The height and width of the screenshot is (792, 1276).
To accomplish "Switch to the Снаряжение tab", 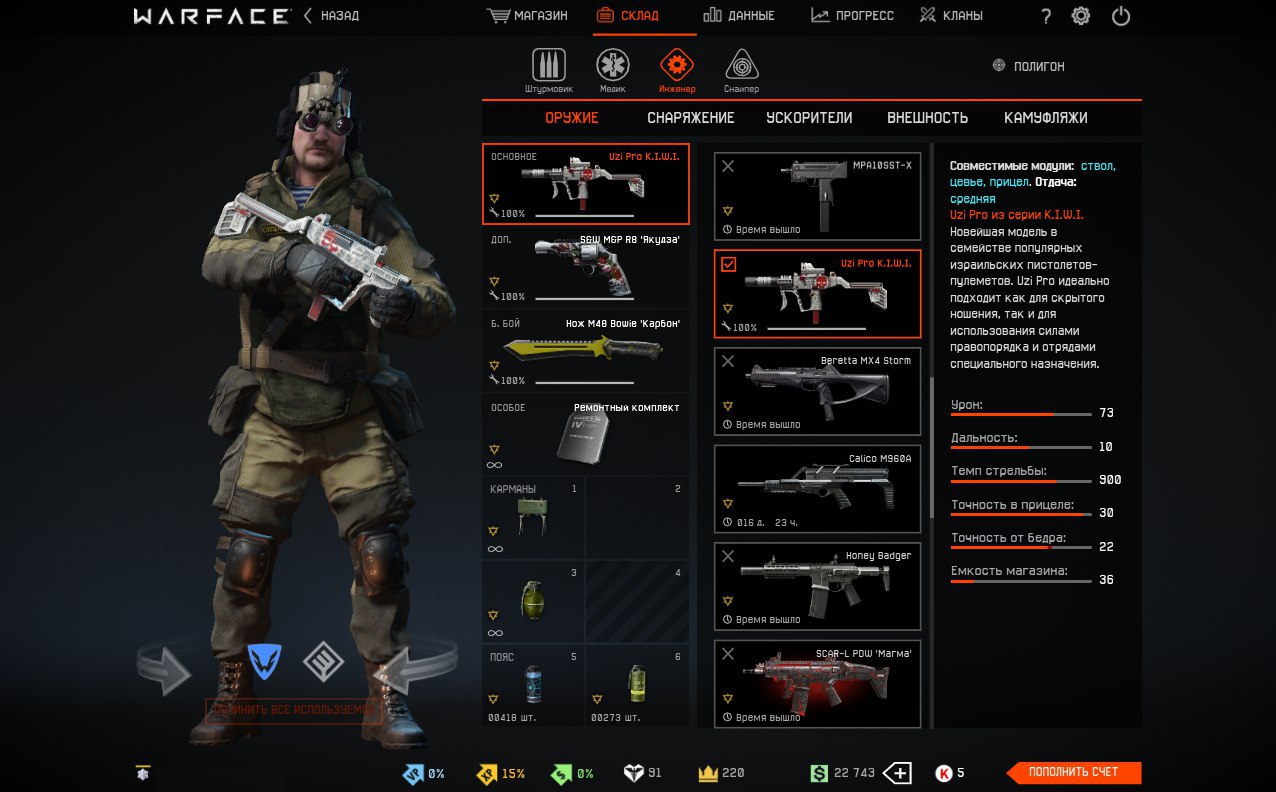I will tap(690, 118).
